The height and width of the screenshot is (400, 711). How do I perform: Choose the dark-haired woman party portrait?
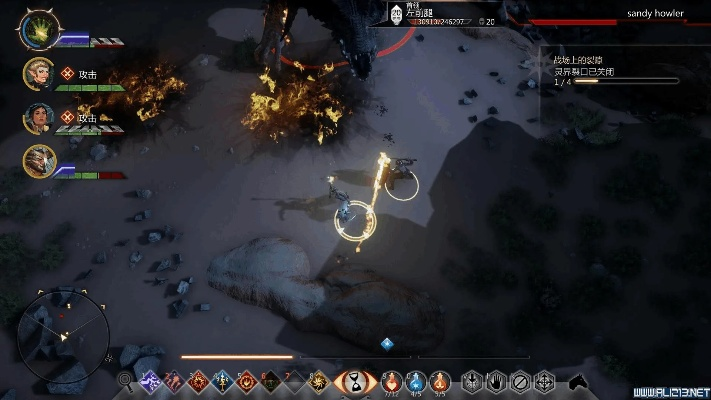coord(39,118)
